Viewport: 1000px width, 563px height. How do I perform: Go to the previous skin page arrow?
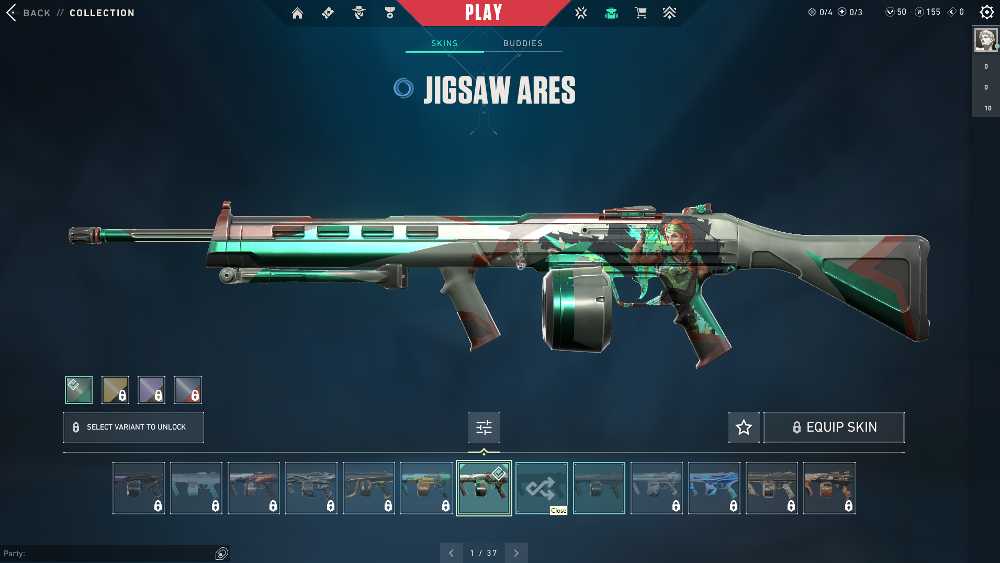click(x=451, y=553)
